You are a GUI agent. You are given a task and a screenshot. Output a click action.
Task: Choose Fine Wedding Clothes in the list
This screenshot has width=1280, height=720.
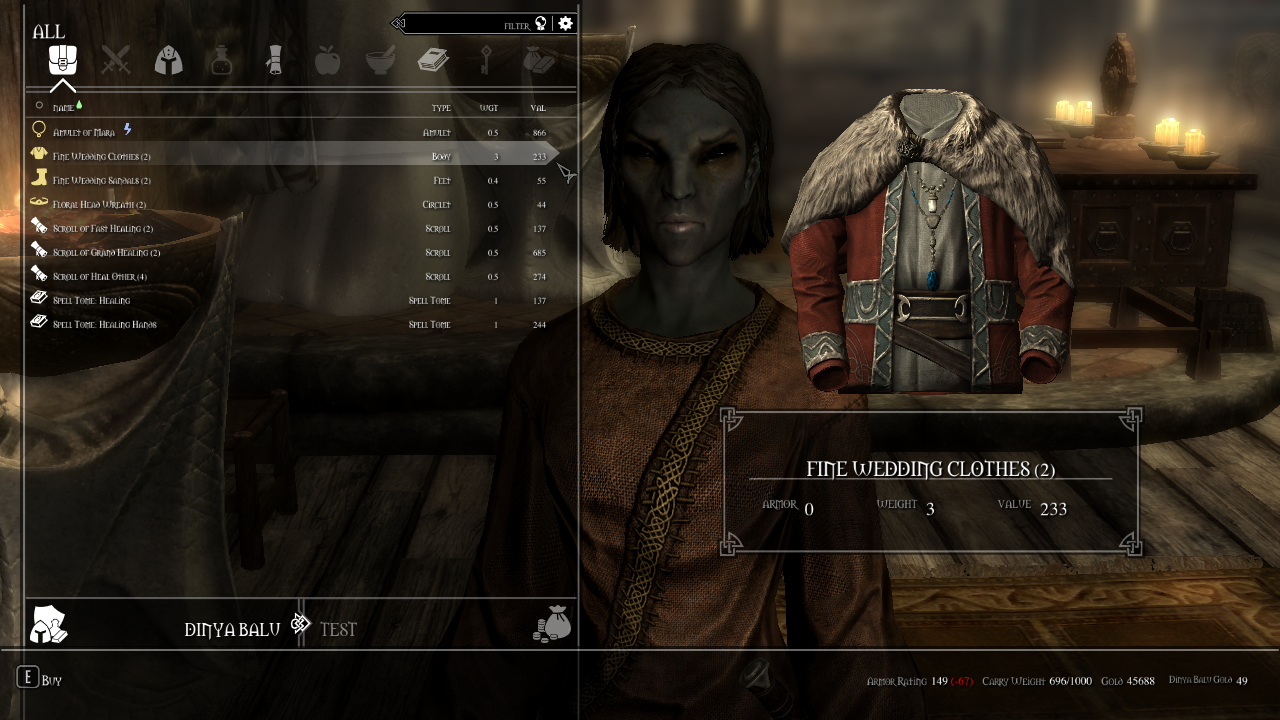coord(102,156)
